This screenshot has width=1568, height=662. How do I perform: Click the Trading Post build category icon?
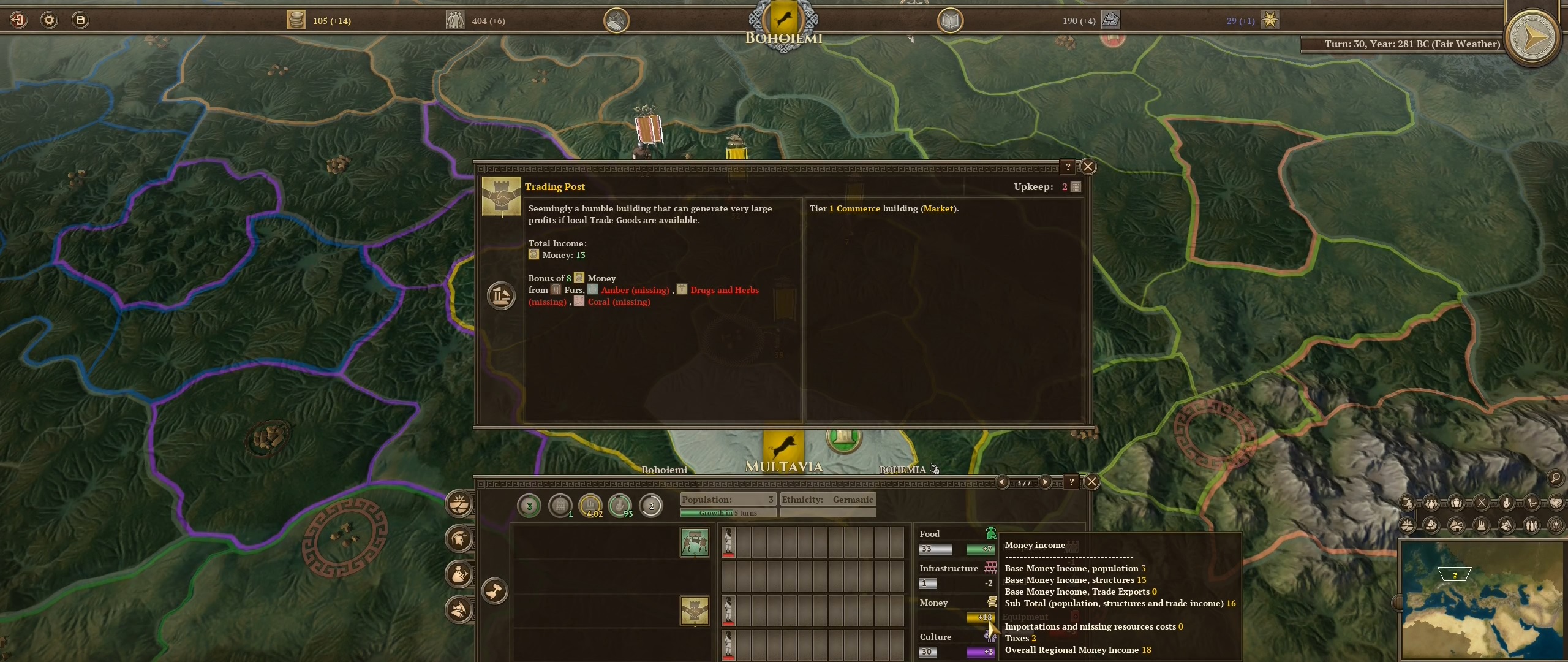501,295
